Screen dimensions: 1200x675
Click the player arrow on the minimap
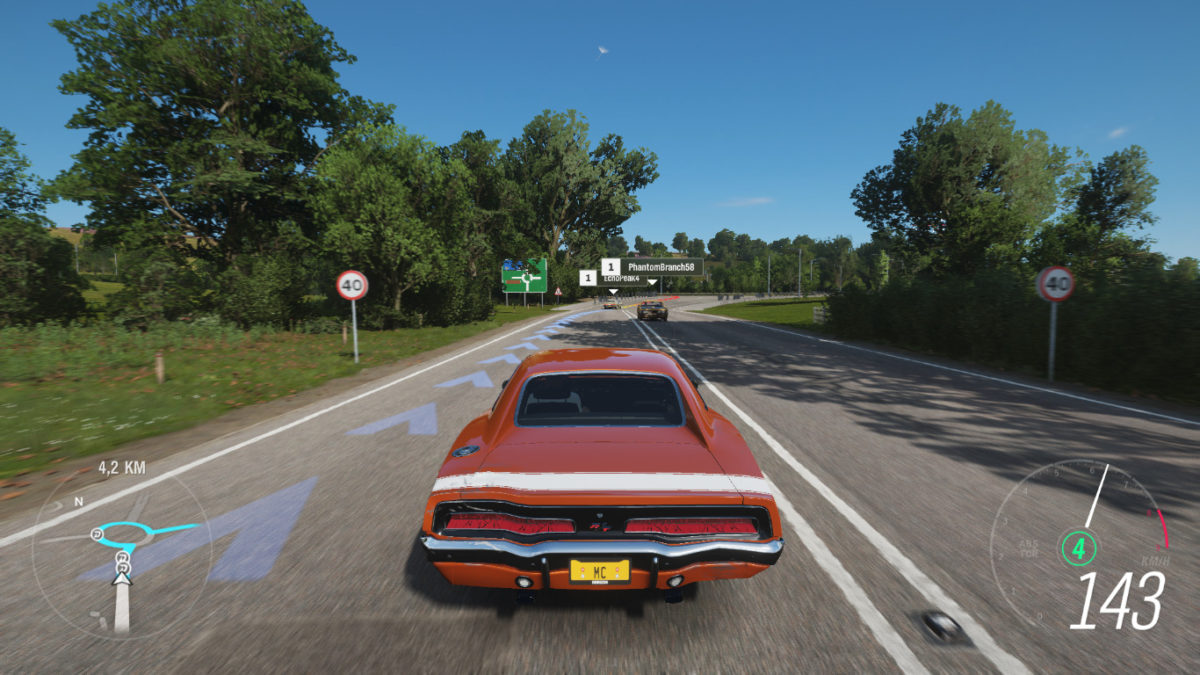click(x=121, y=576)
